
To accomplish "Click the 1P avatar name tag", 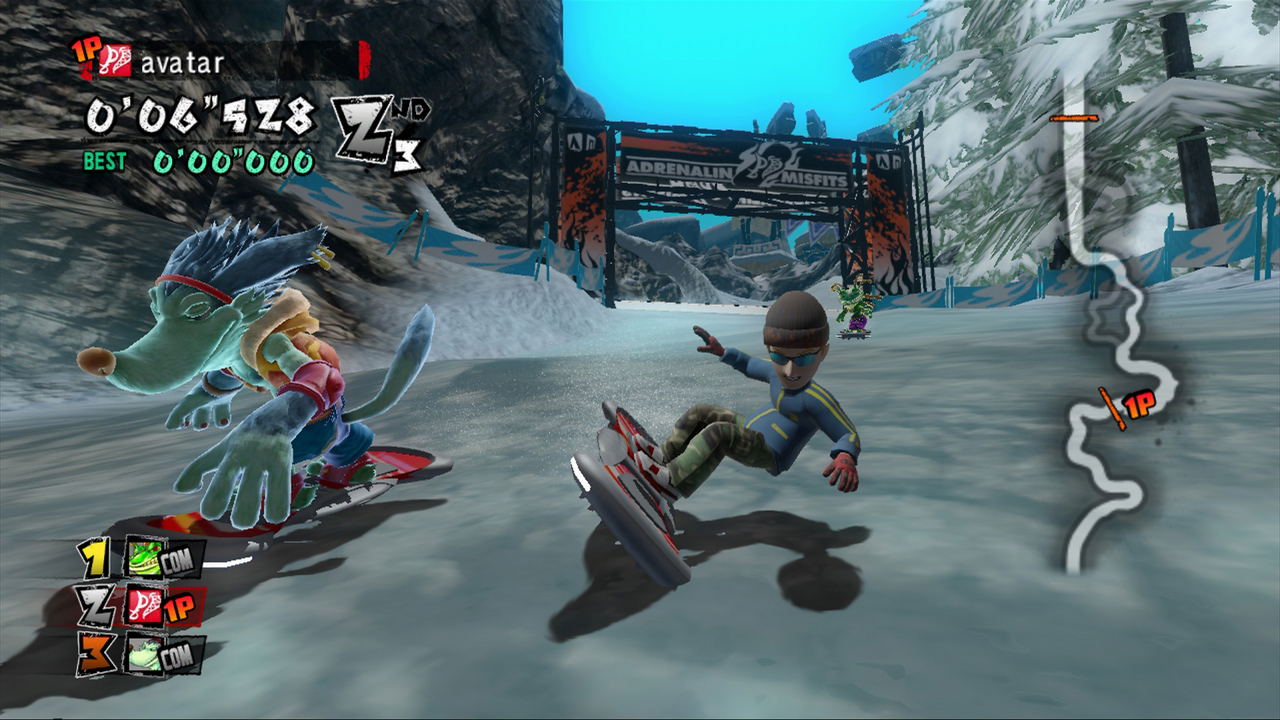I will pyautogui.click(x=220, y=62).
